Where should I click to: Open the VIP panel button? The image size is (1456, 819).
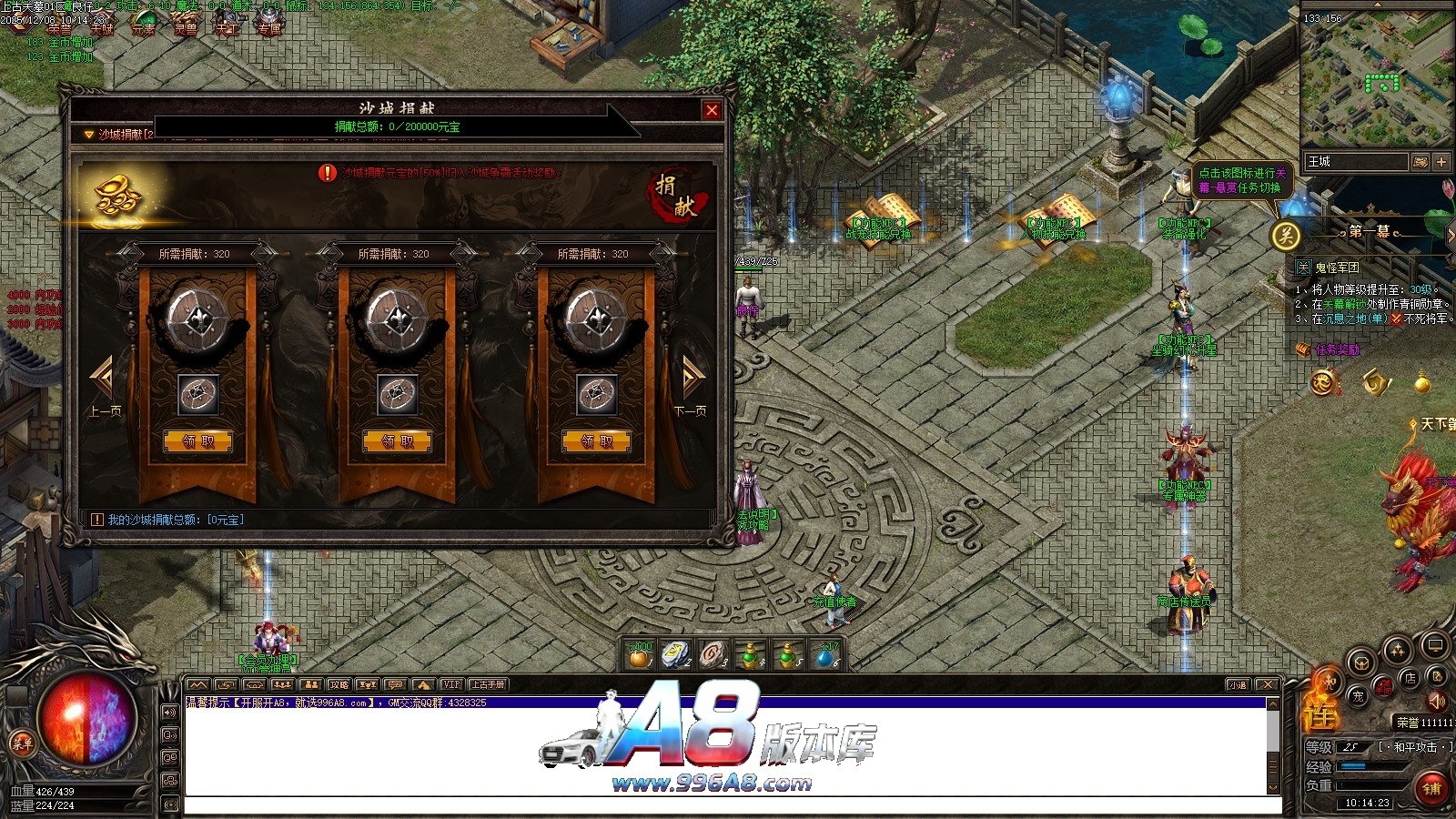(x=450, y=684)
